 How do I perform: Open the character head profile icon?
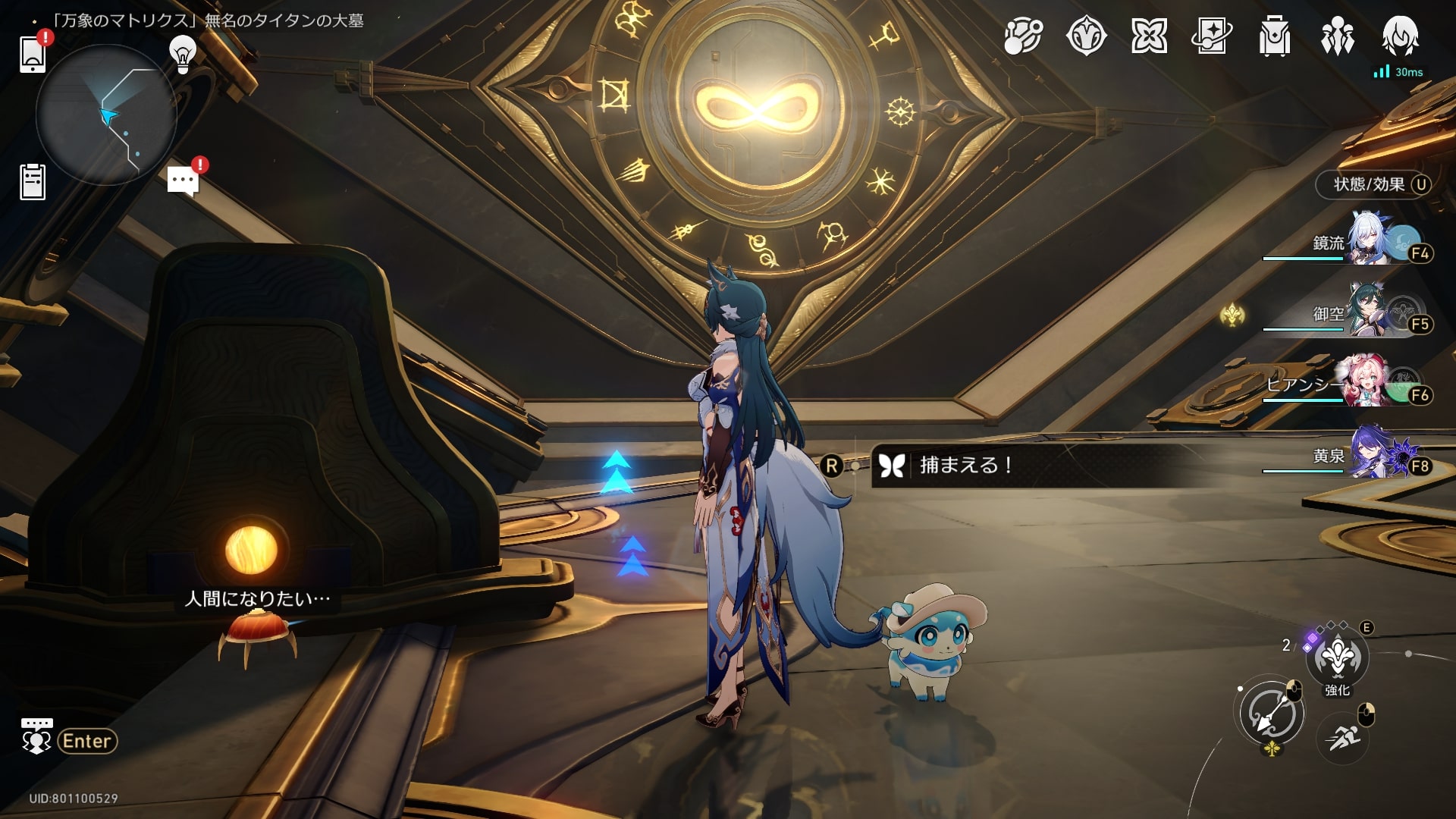[x=1400, y=36]
